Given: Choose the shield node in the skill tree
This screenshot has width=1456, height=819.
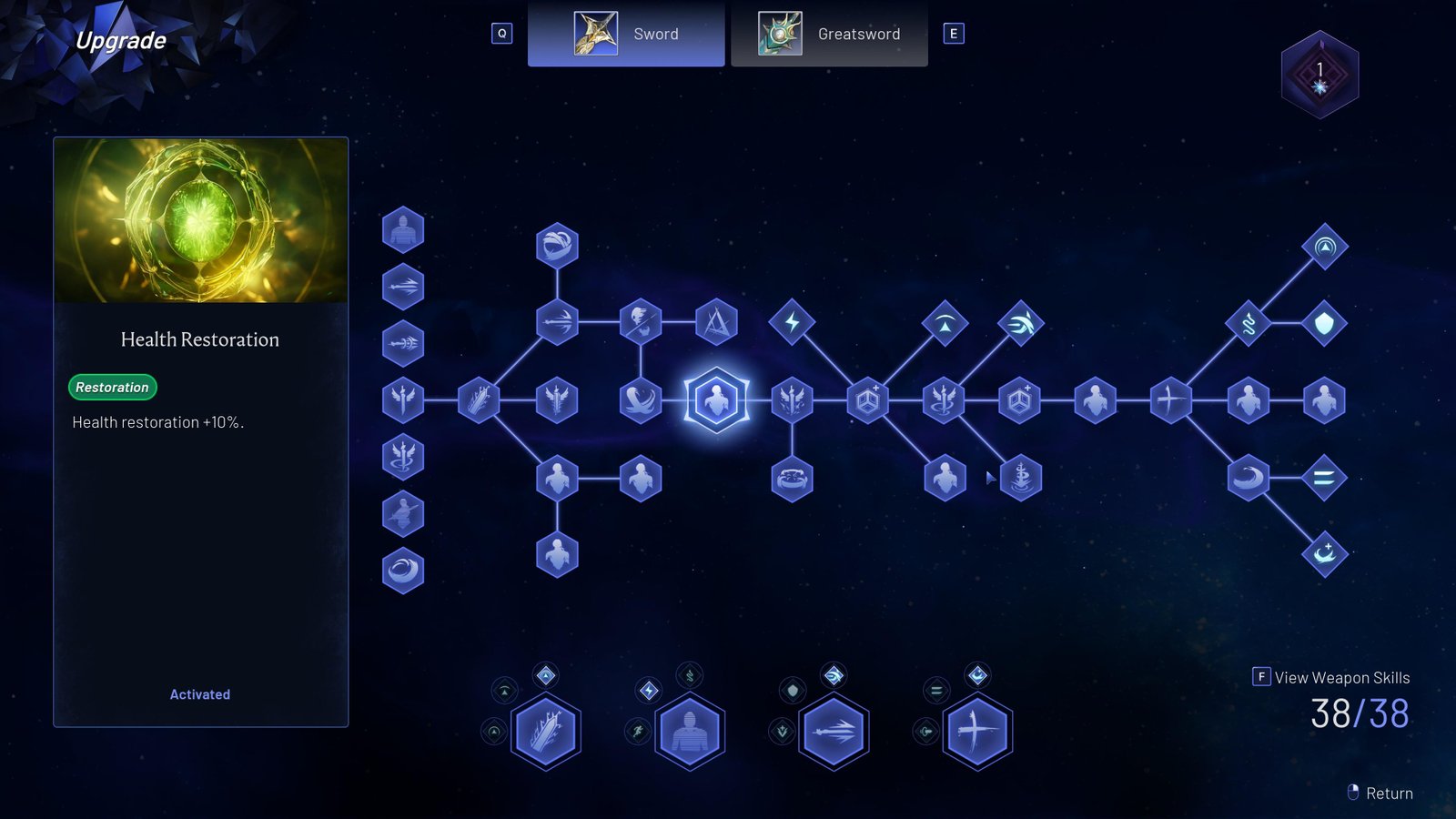Looking at the screenshot, I should click(1324, 323).
